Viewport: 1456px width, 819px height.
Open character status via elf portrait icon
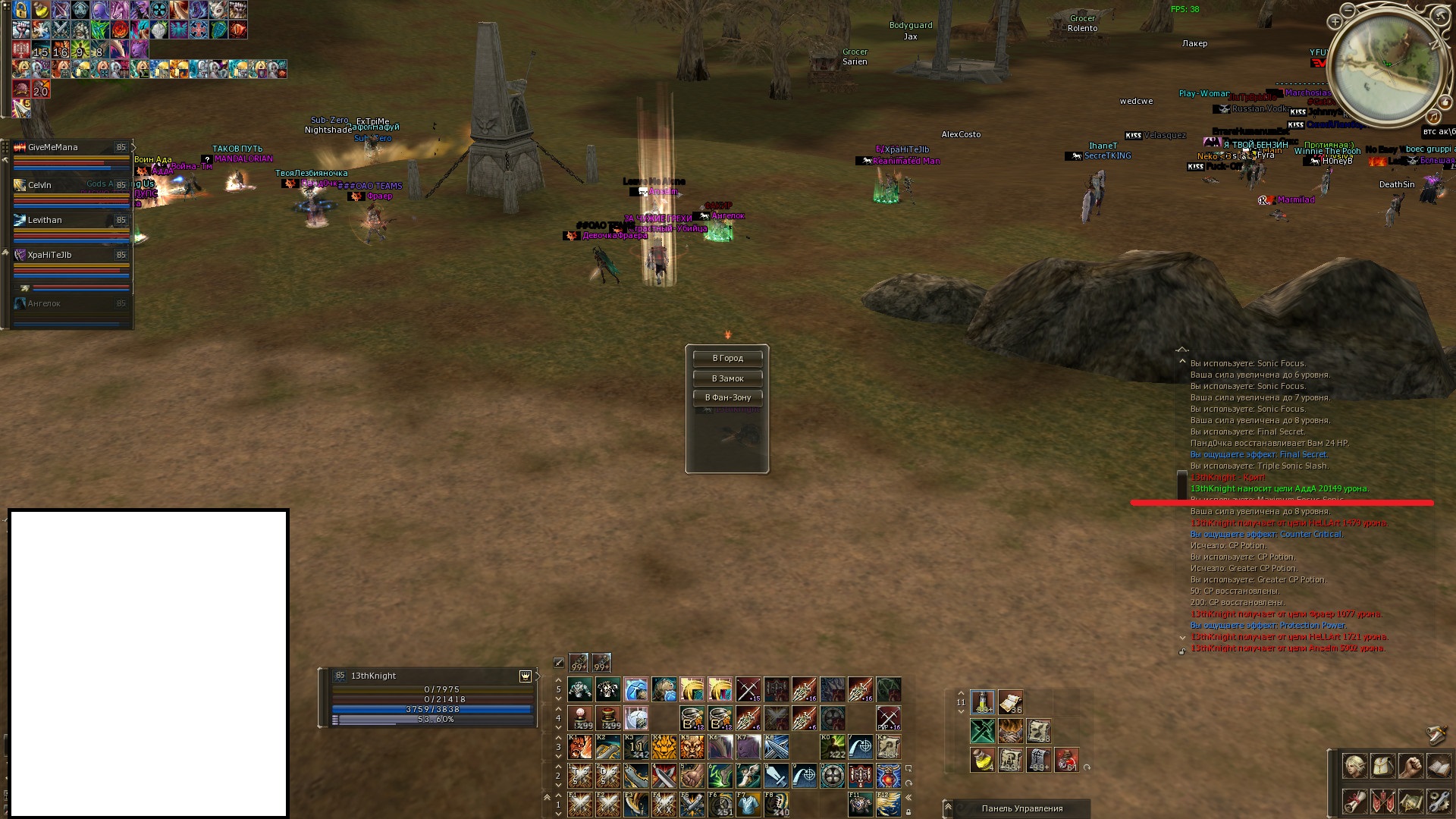click(x=1354, y=766)
